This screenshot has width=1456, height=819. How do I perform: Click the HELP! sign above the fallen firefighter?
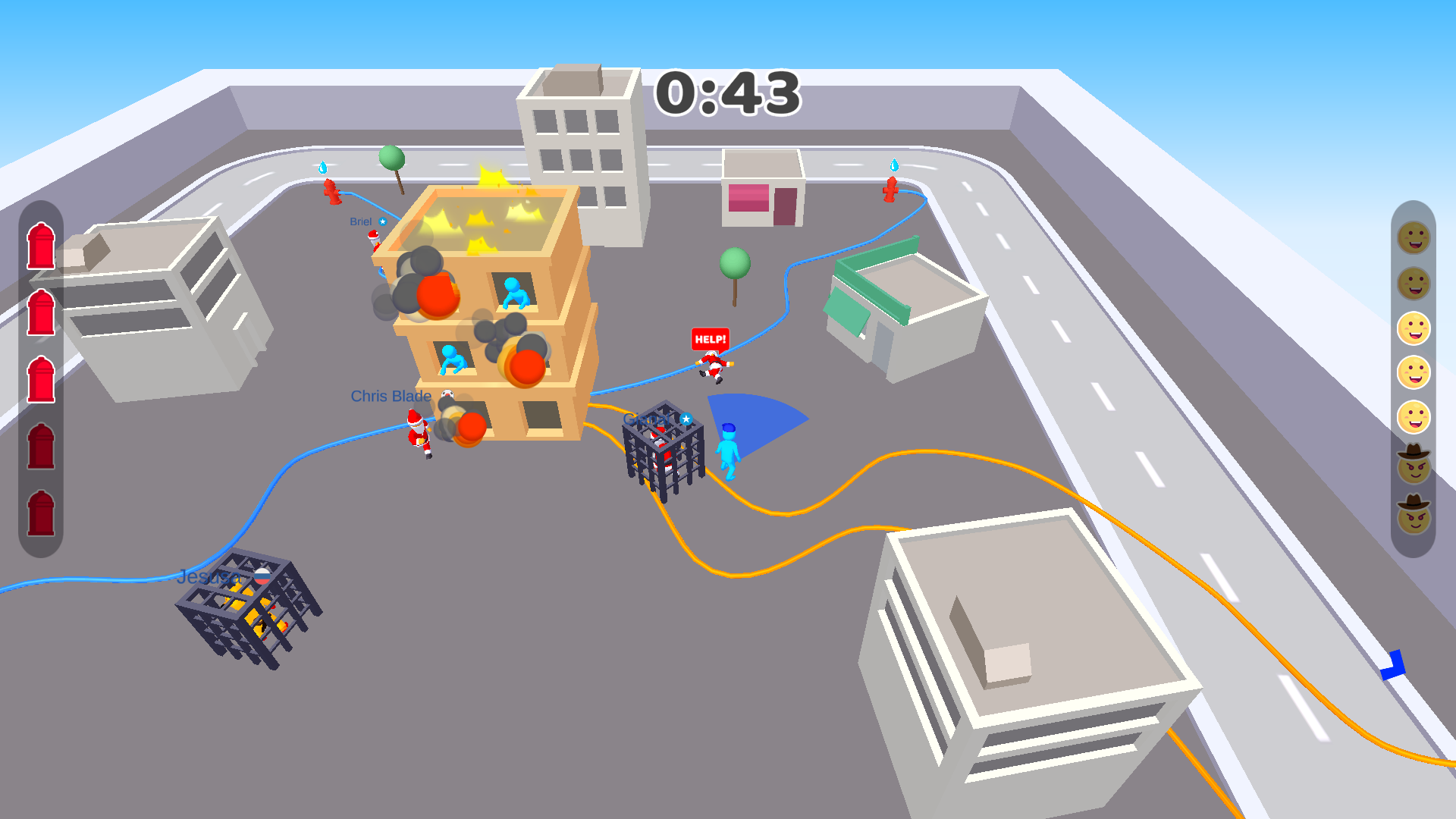point(709,340)
